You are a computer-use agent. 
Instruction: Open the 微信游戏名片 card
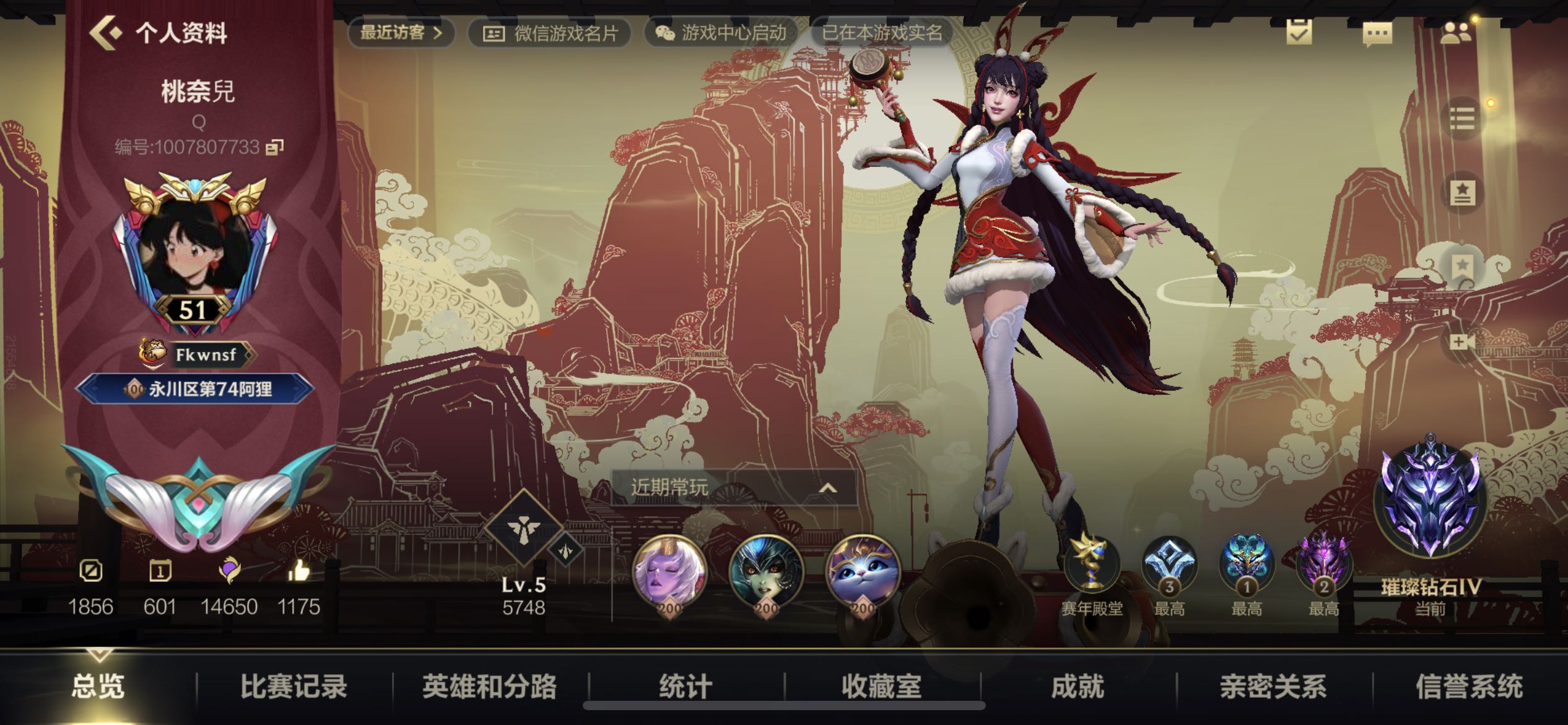pos(550,33)
